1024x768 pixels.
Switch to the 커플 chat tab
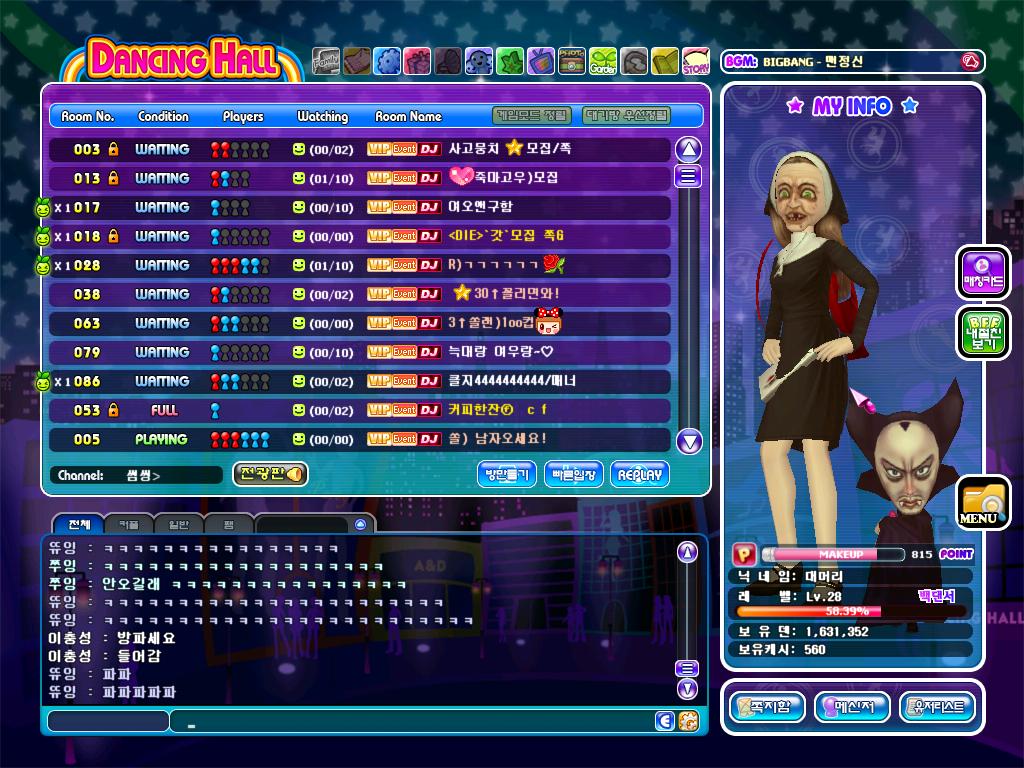(x=128, y=524)
